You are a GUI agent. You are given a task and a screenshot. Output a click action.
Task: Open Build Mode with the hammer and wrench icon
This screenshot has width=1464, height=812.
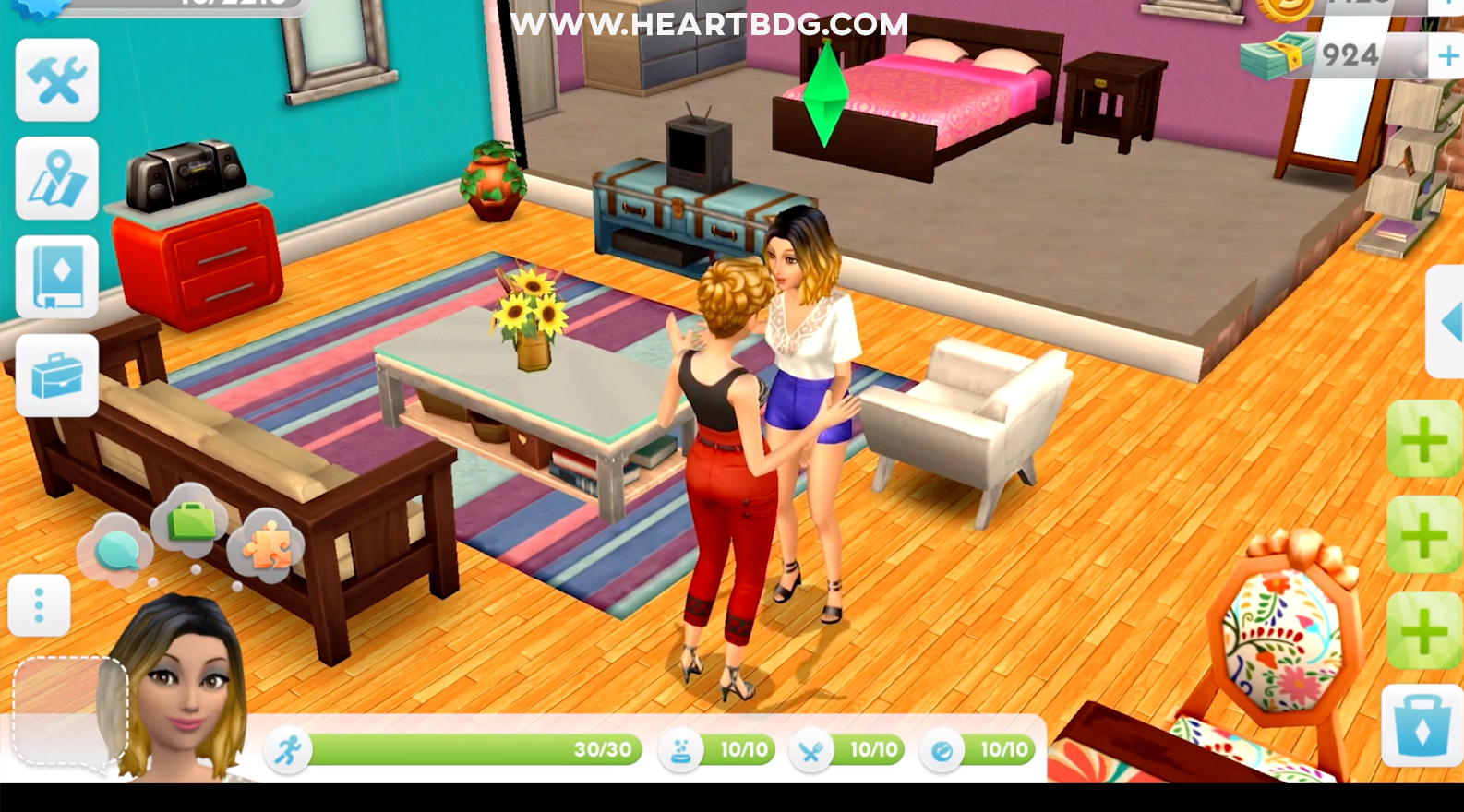coord(56,82)
